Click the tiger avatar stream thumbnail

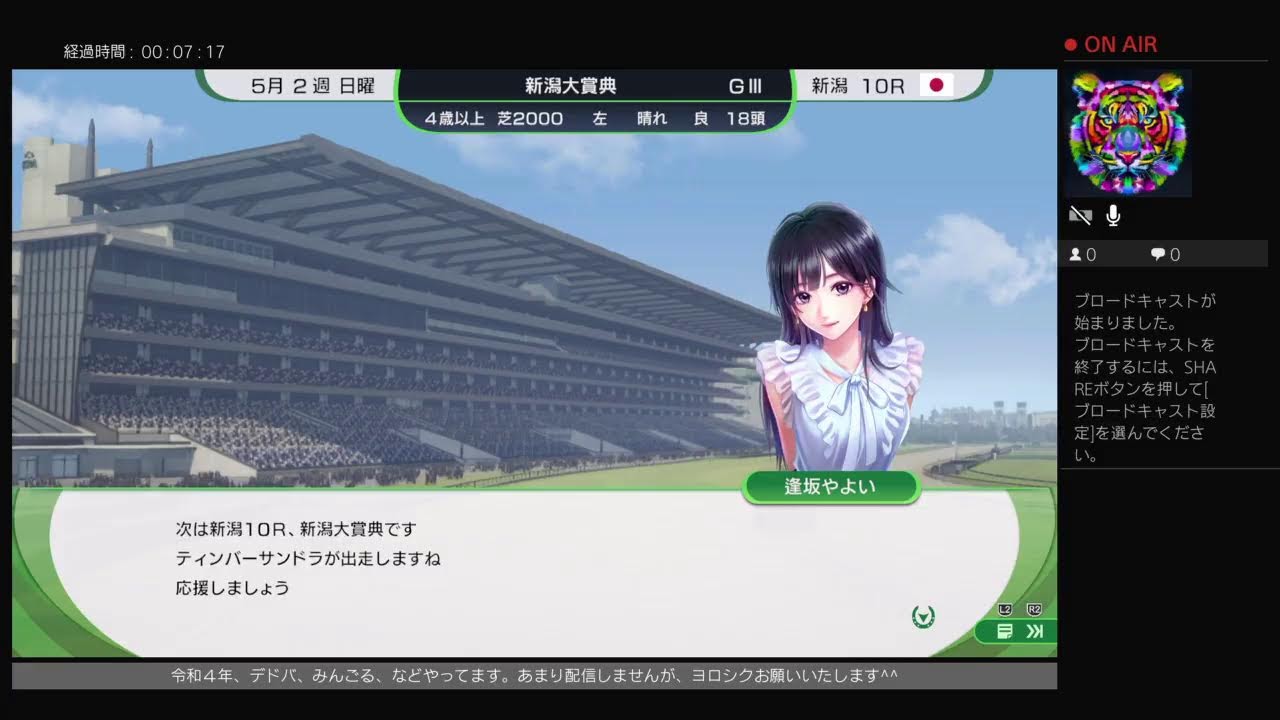[1127, 133]
